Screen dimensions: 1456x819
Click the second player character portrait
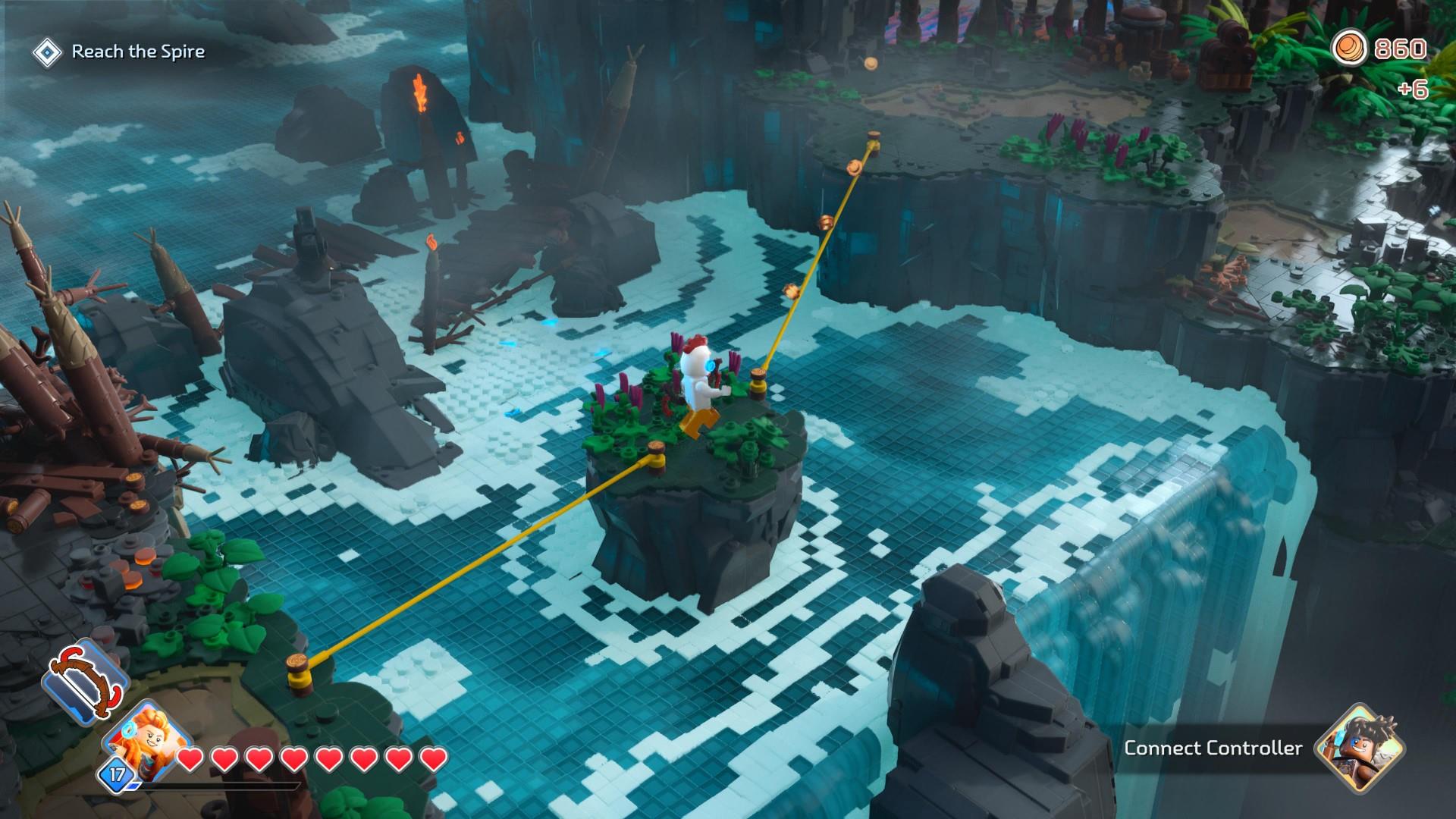[x=1360, y=748]
